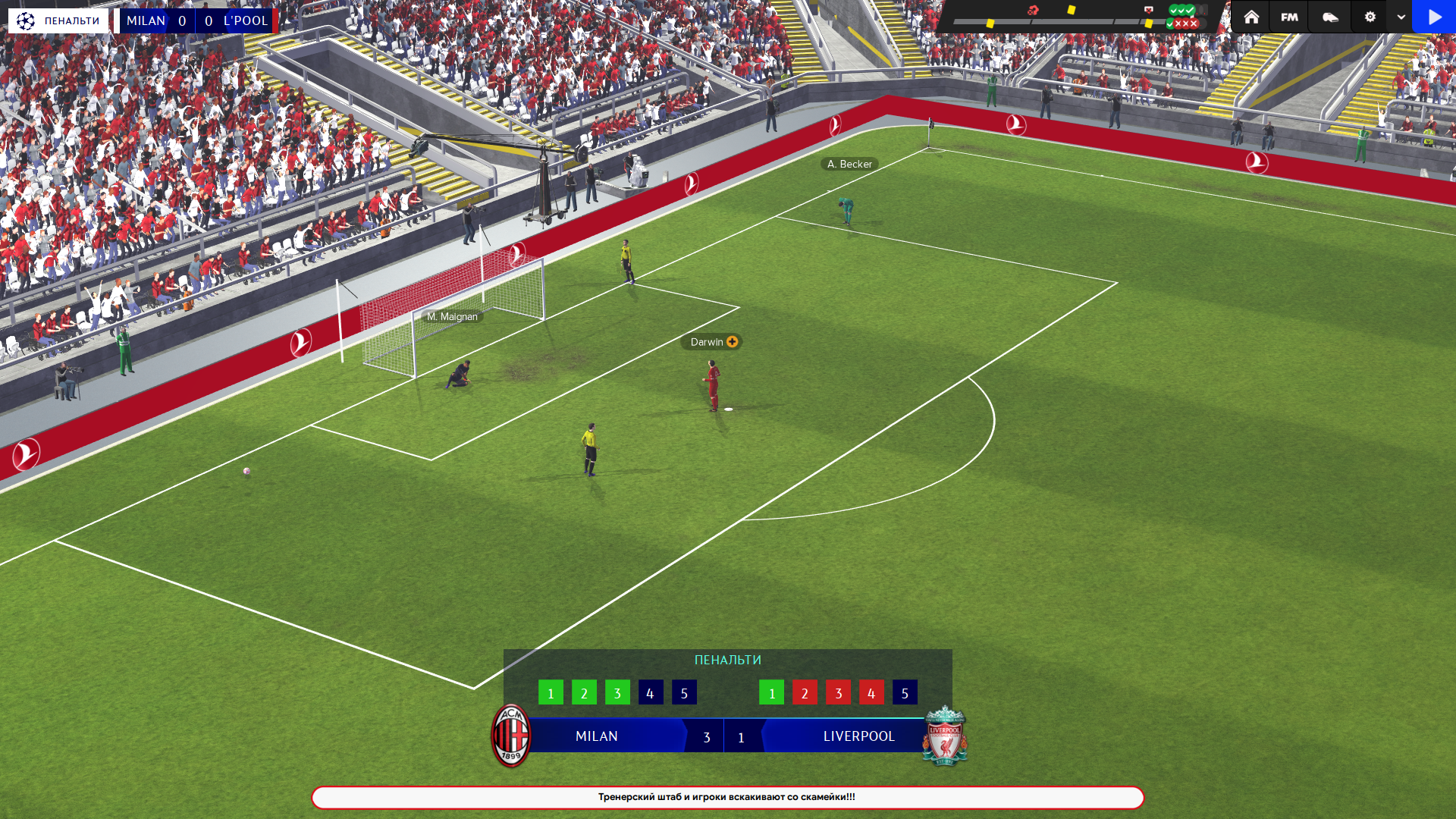Expand the dropdown arrow next to settings
This screenshot has height=819, width=1456.
[1401, 17]
